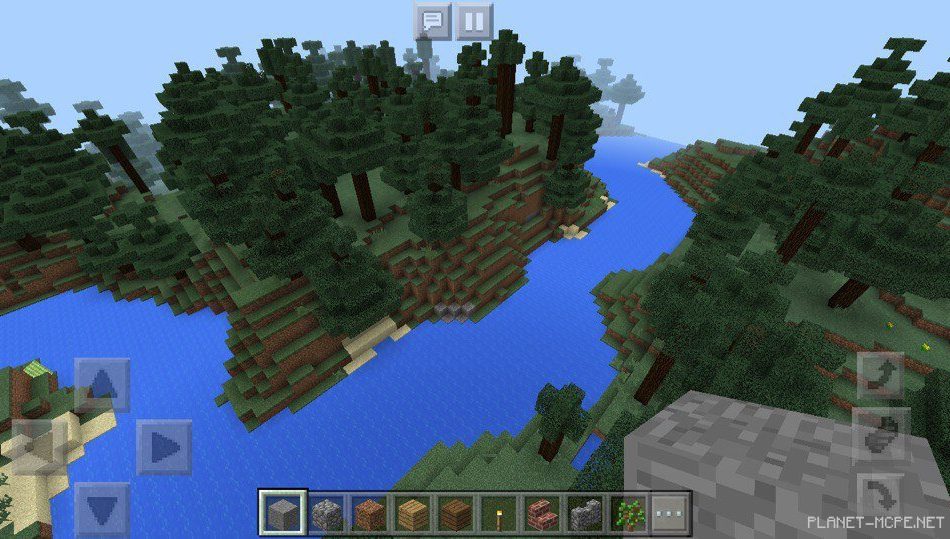Open the chat window
The width and height of the screenshot is (950, 539).
point(433,21)
